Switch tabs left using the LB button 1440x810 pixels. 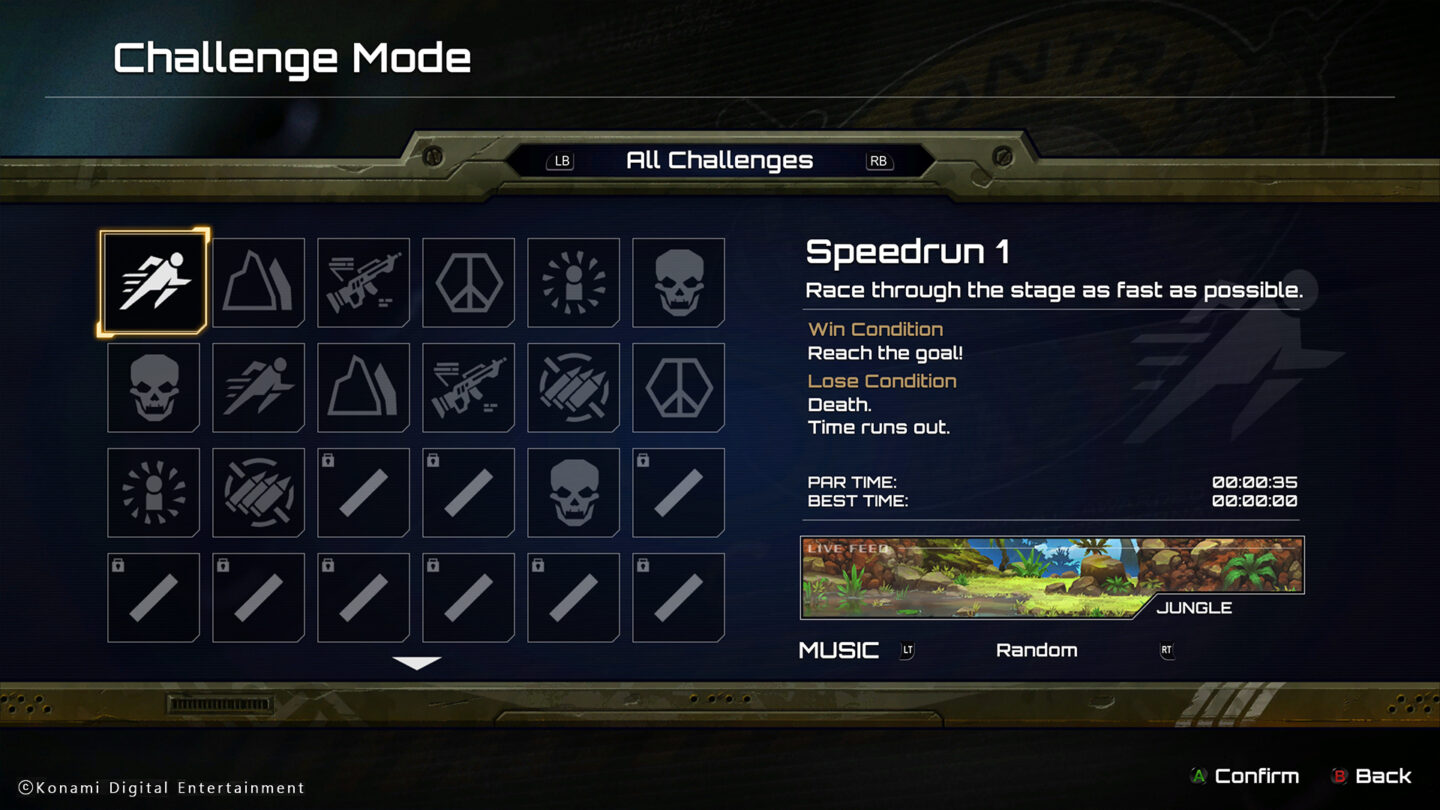tap(561, 161)
